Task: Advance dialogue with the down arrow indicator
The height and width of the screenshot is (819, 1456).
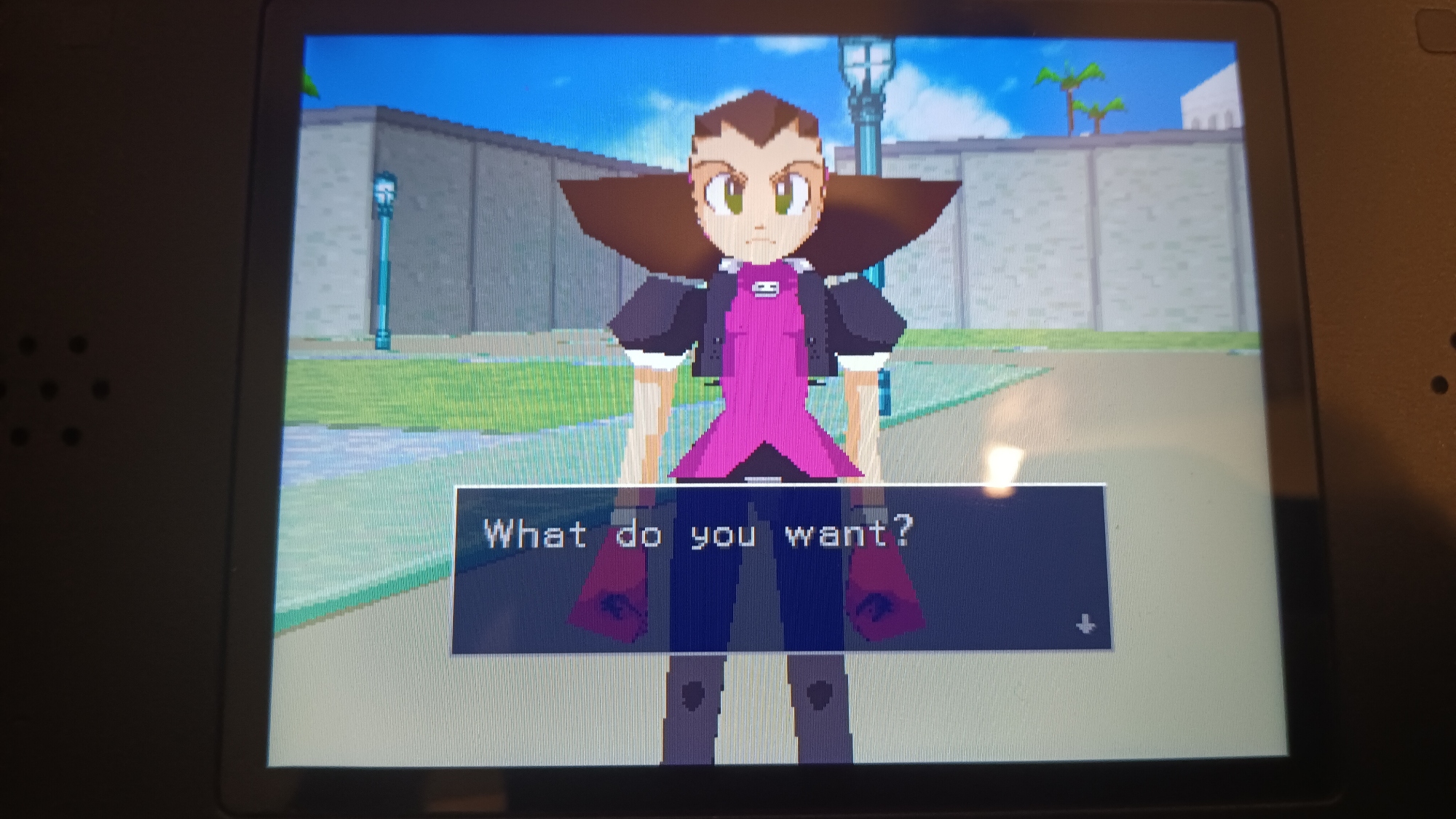Action: point(1085,624)
